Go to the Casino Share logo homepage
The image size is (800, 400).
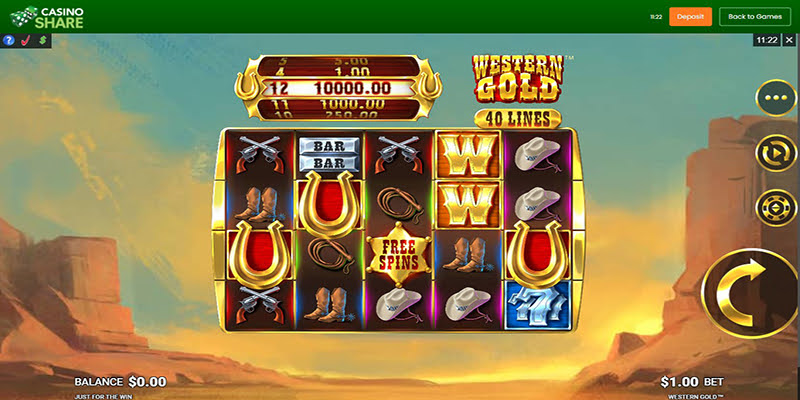[x=47, y=17]
